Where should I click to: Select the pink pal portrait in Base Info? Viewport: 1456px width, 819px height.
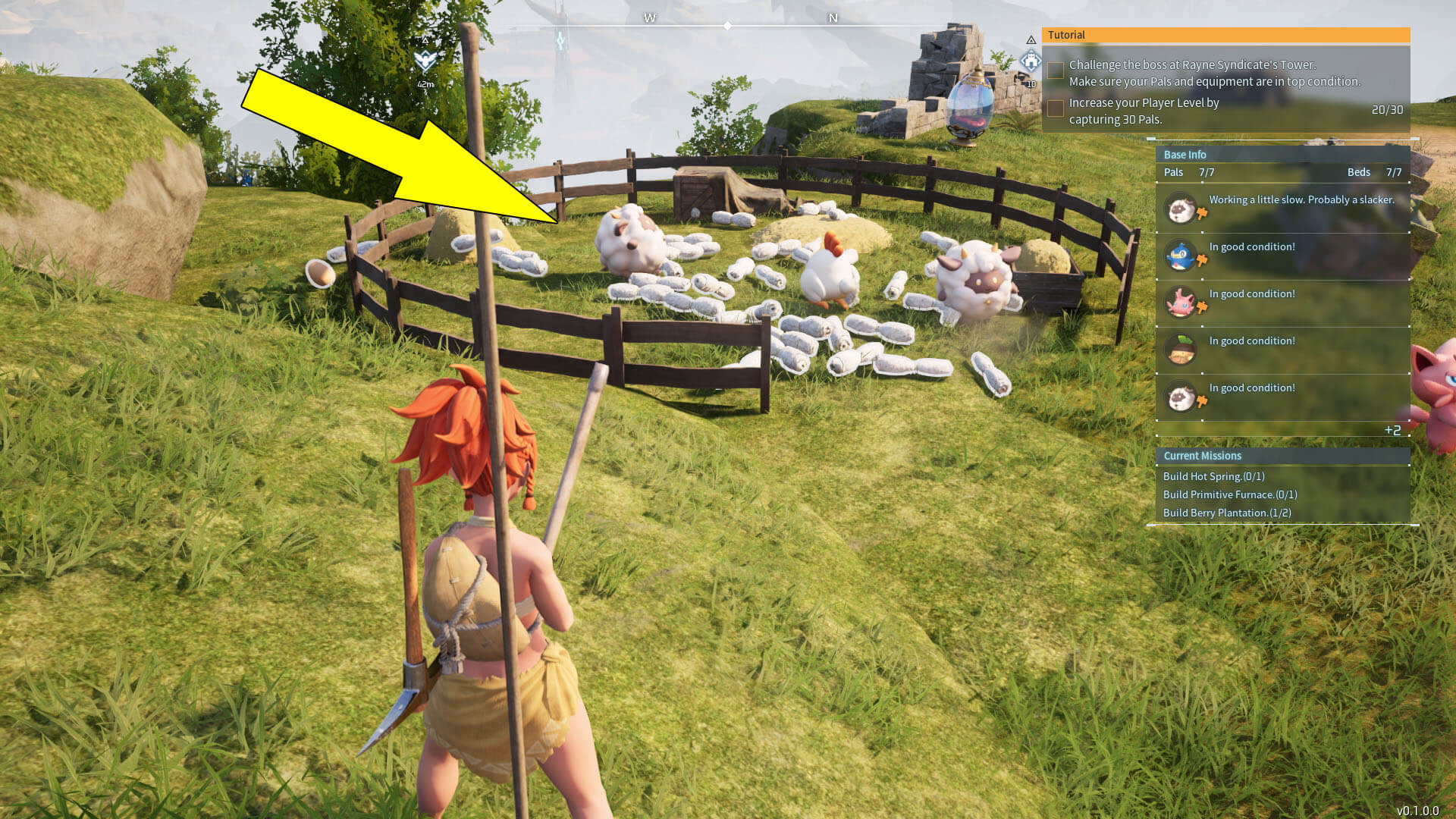pos(1181,301)
